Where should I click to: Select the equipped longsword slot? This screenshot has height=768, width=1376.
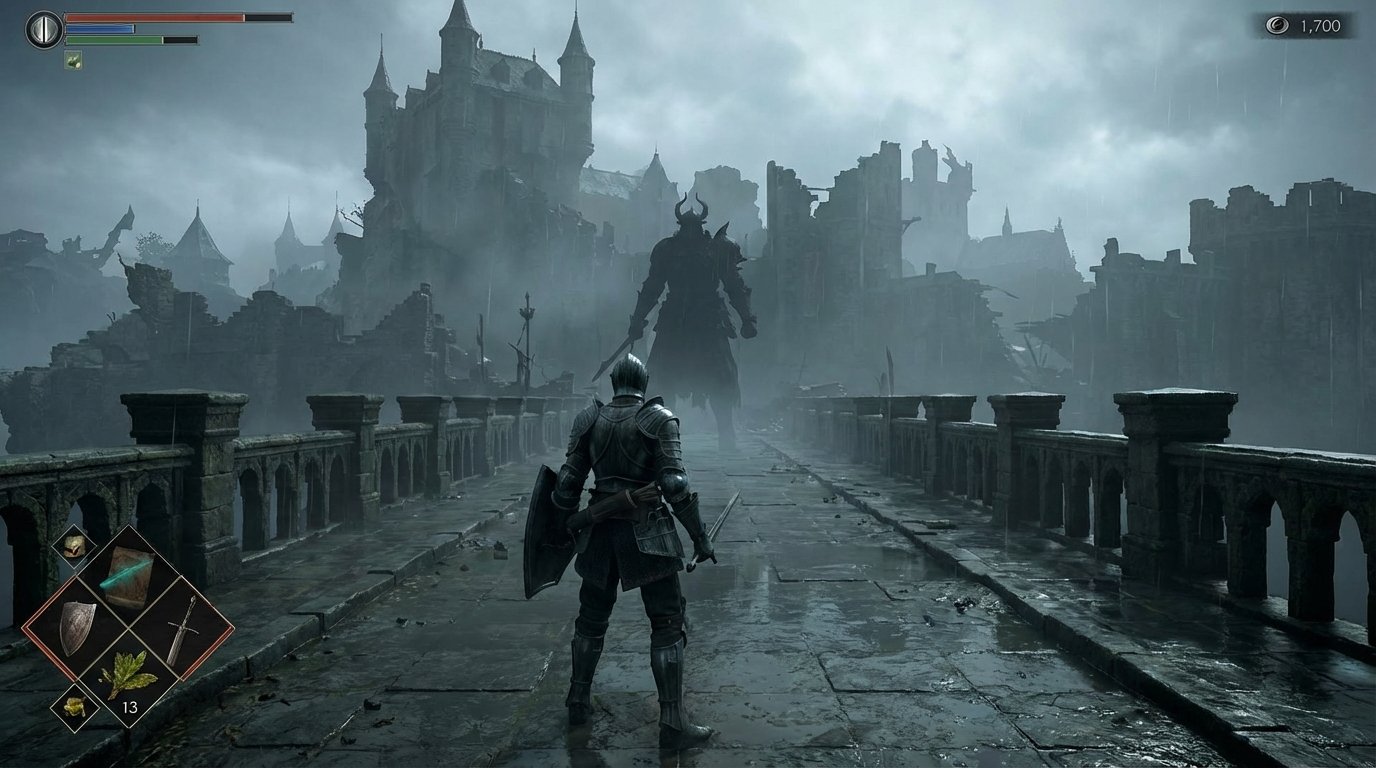click(181, 628)
